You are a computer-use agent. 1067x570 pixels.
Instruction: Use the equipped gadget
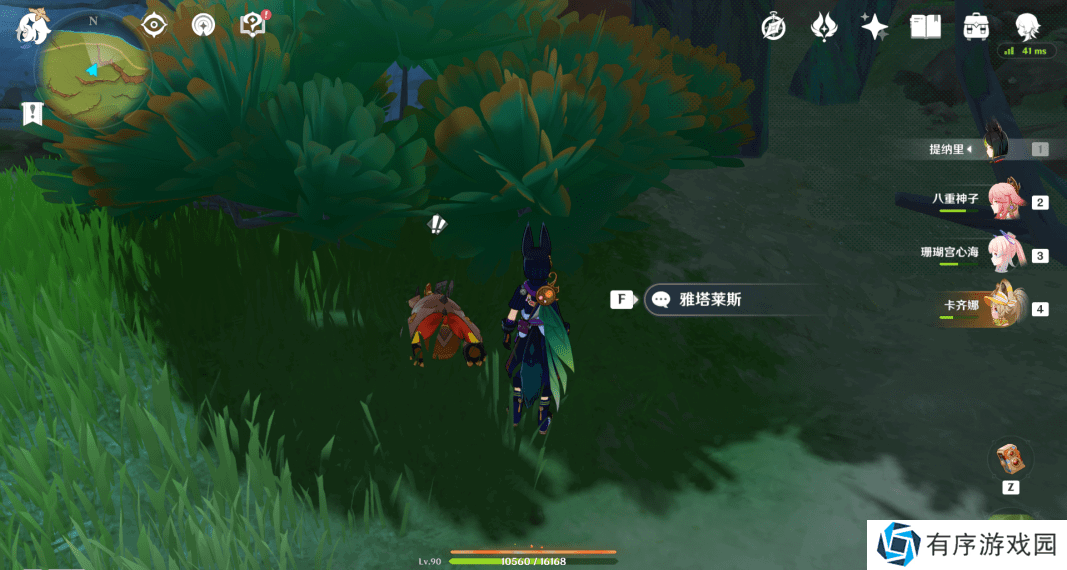1010,460
